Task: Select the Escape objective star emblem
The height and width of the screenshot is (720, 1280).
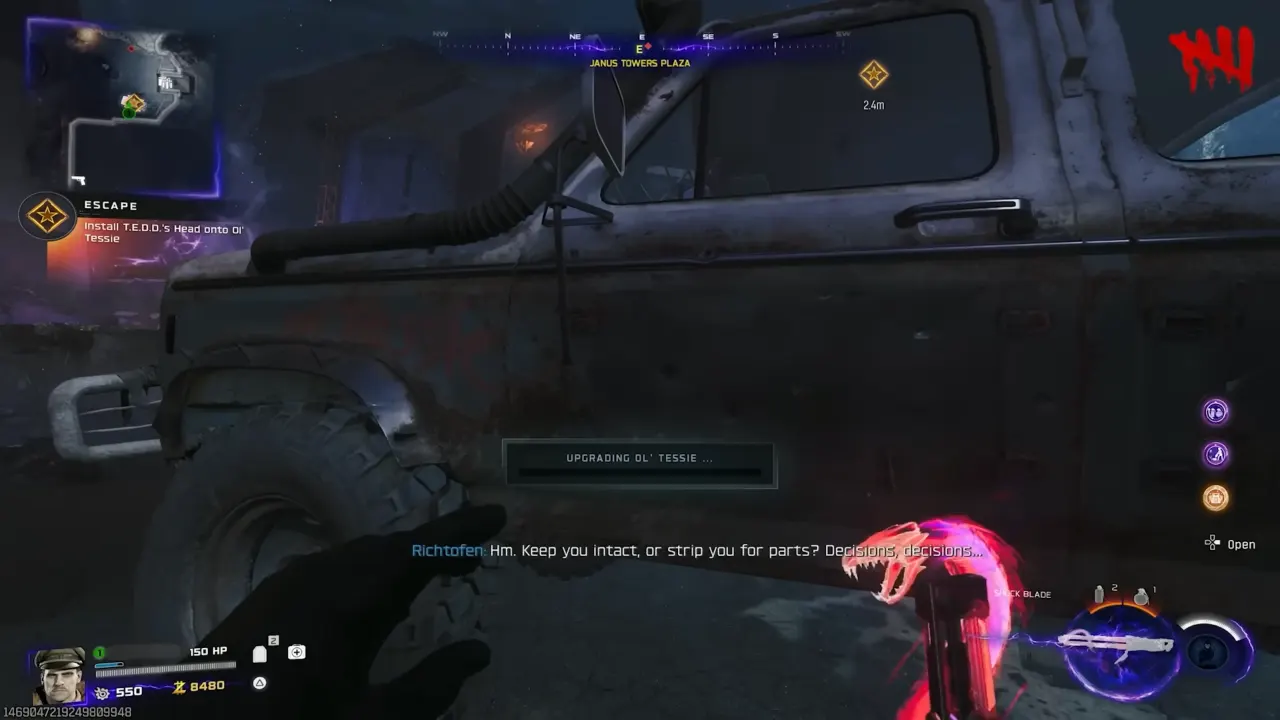Action: coord(47,216)
